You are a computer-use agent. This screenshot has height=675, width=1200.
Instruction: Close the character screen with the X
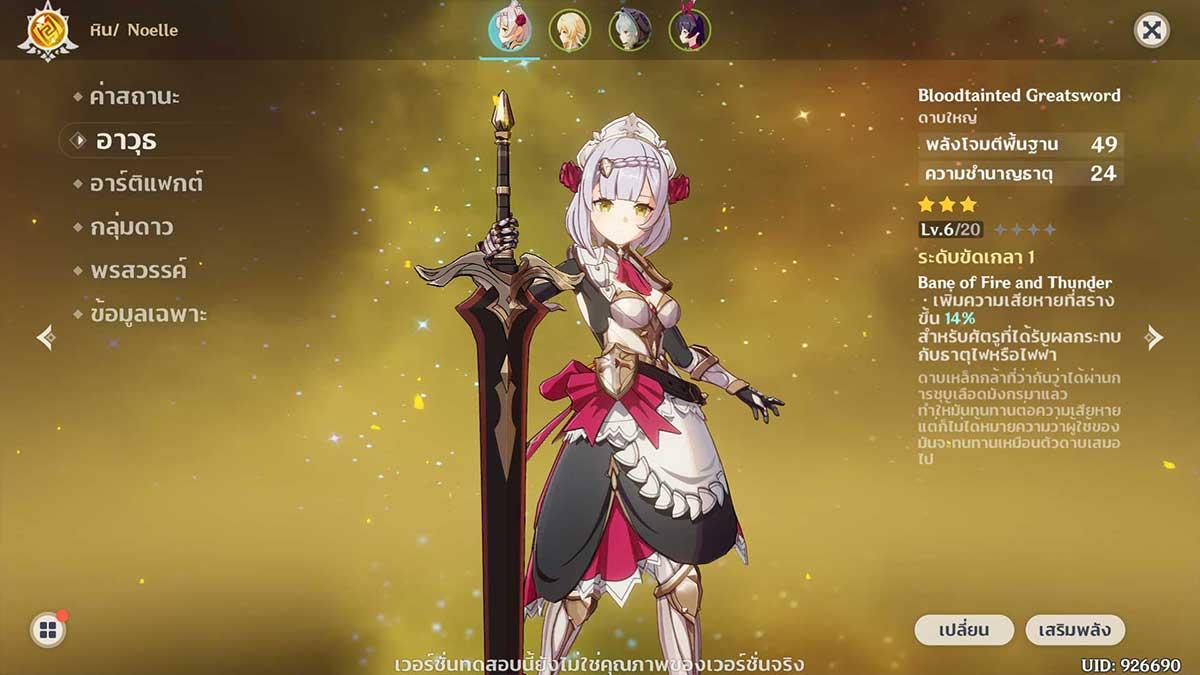coord(1152,30)
